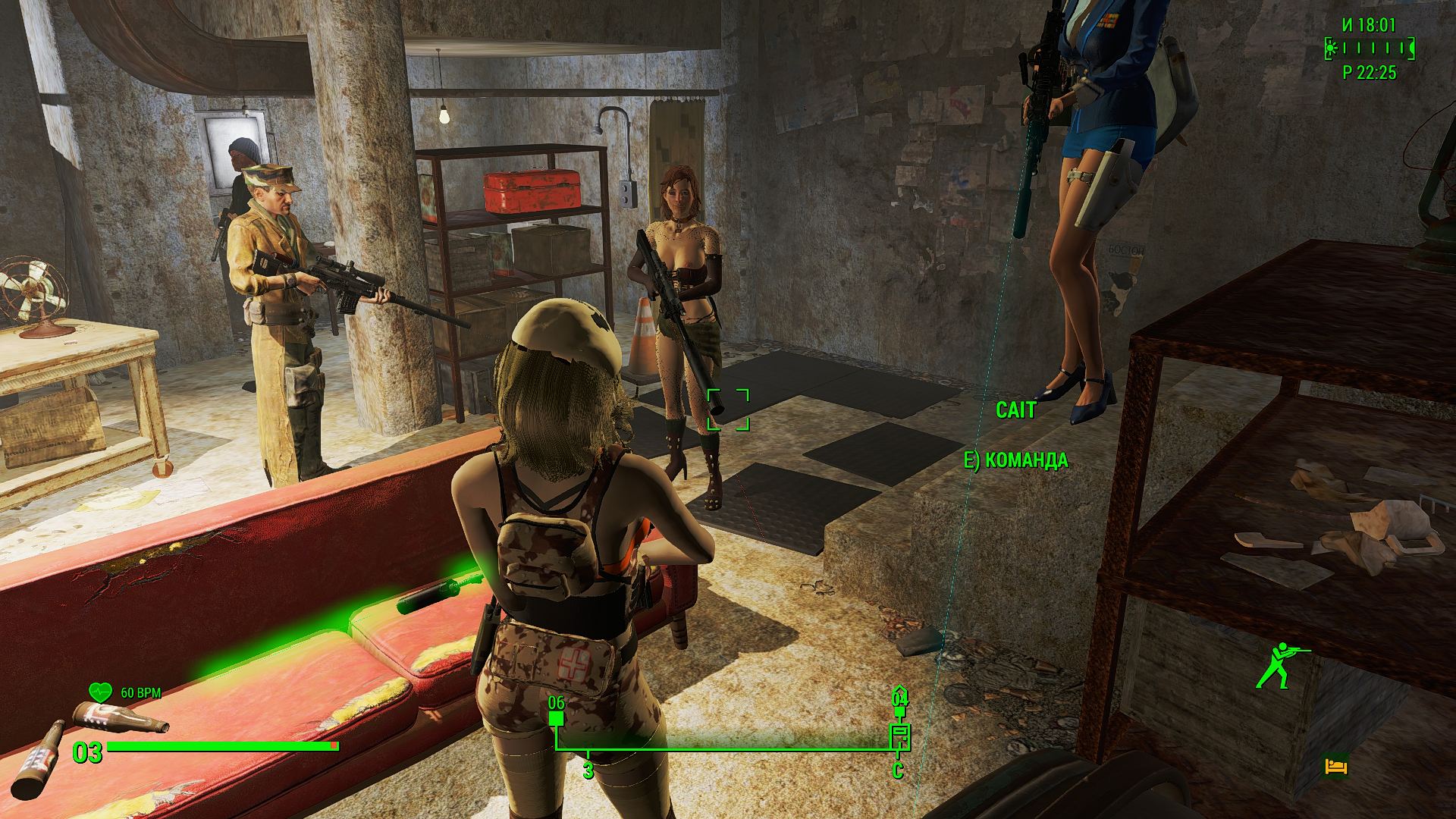Click the sun daylight gauge widget
Image resolution: width=1456 pixels, height=819 pixels.
[x=1370, y=49]
